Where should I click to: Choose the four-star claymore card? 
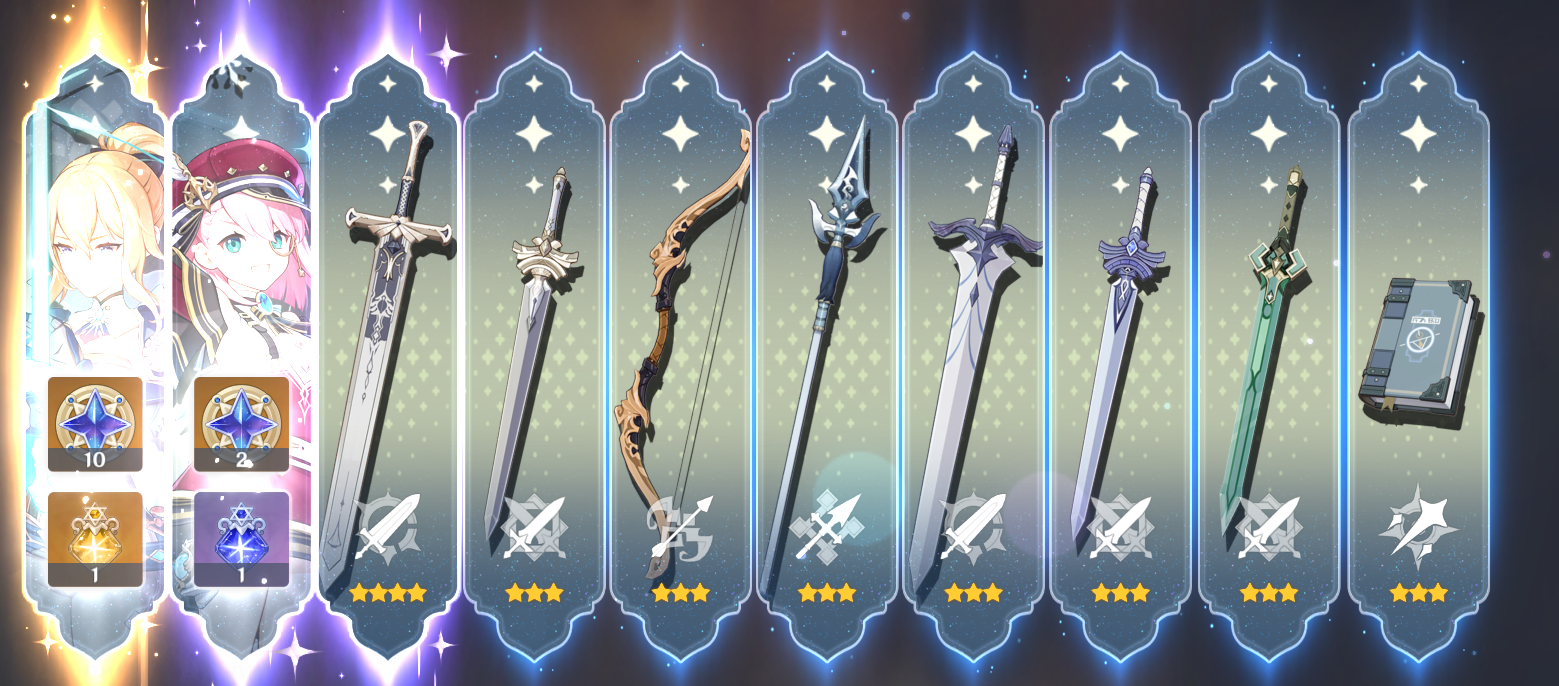pyautogui.click(x=388, y=350)
